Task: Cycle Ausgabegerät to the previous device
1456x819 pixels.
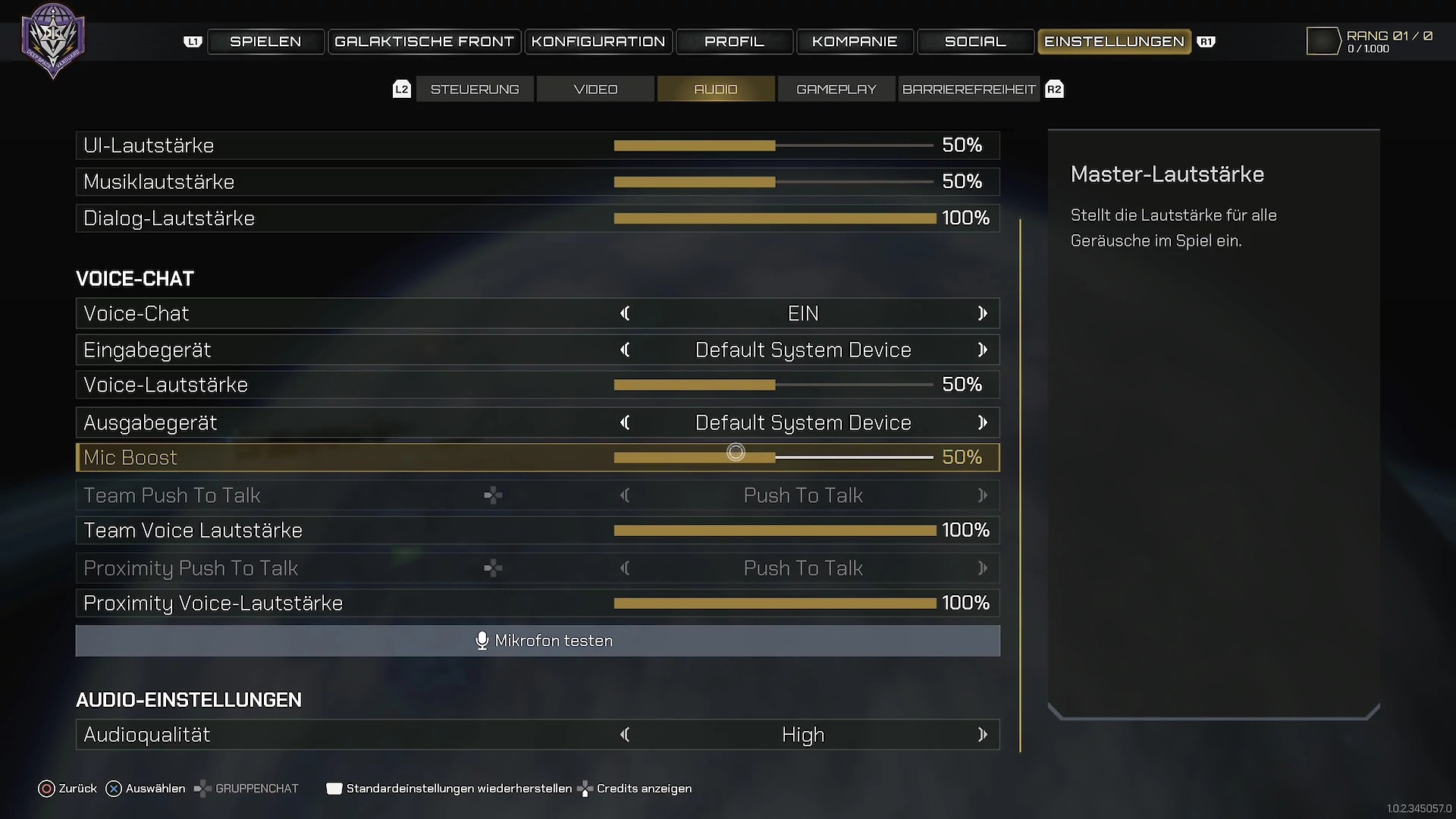Action: pyautogui.click(x=625, y=423)
